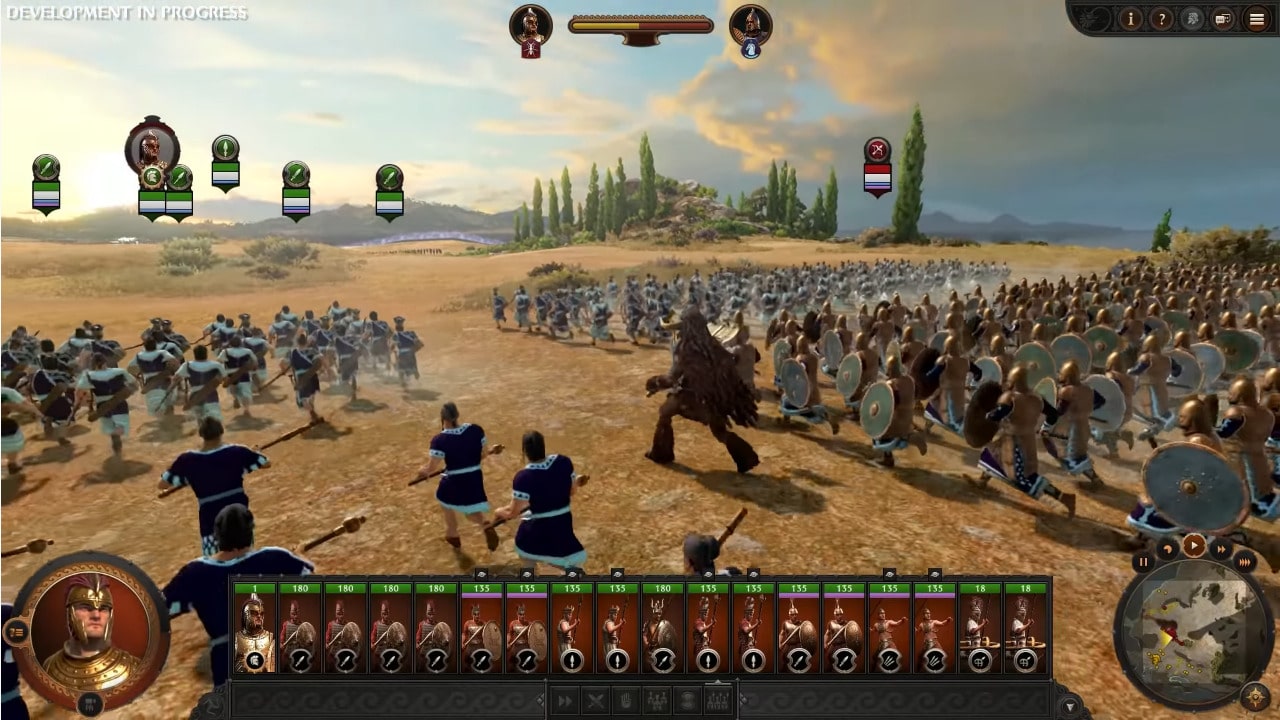Click the battle information "i" icon
Image resolution: width=1280 pixels, height=720 pixels.
1131,18
